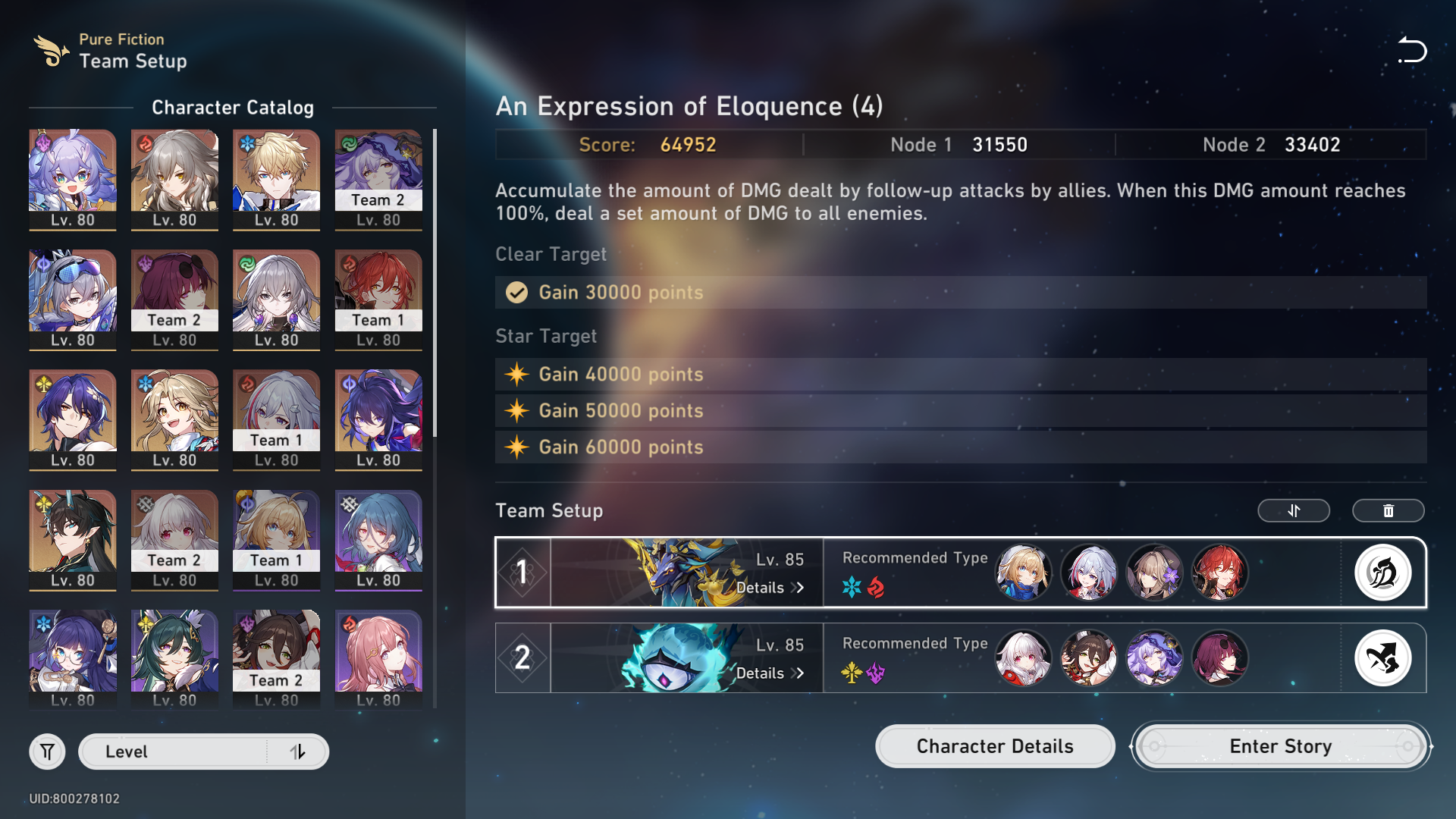Toggle the Gain 30000 points clear target checkmark
The width and height of the screenshot is (1456, 819).
(x=516, y=293)
